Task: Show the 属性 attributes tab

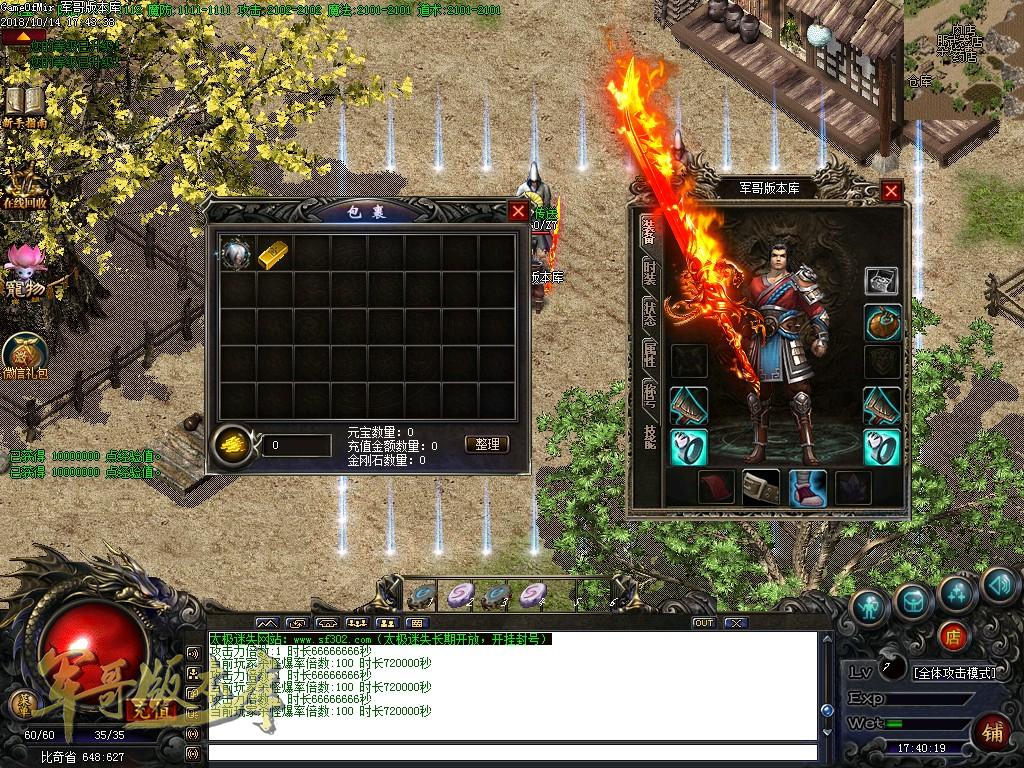Action: pos(649,354)
